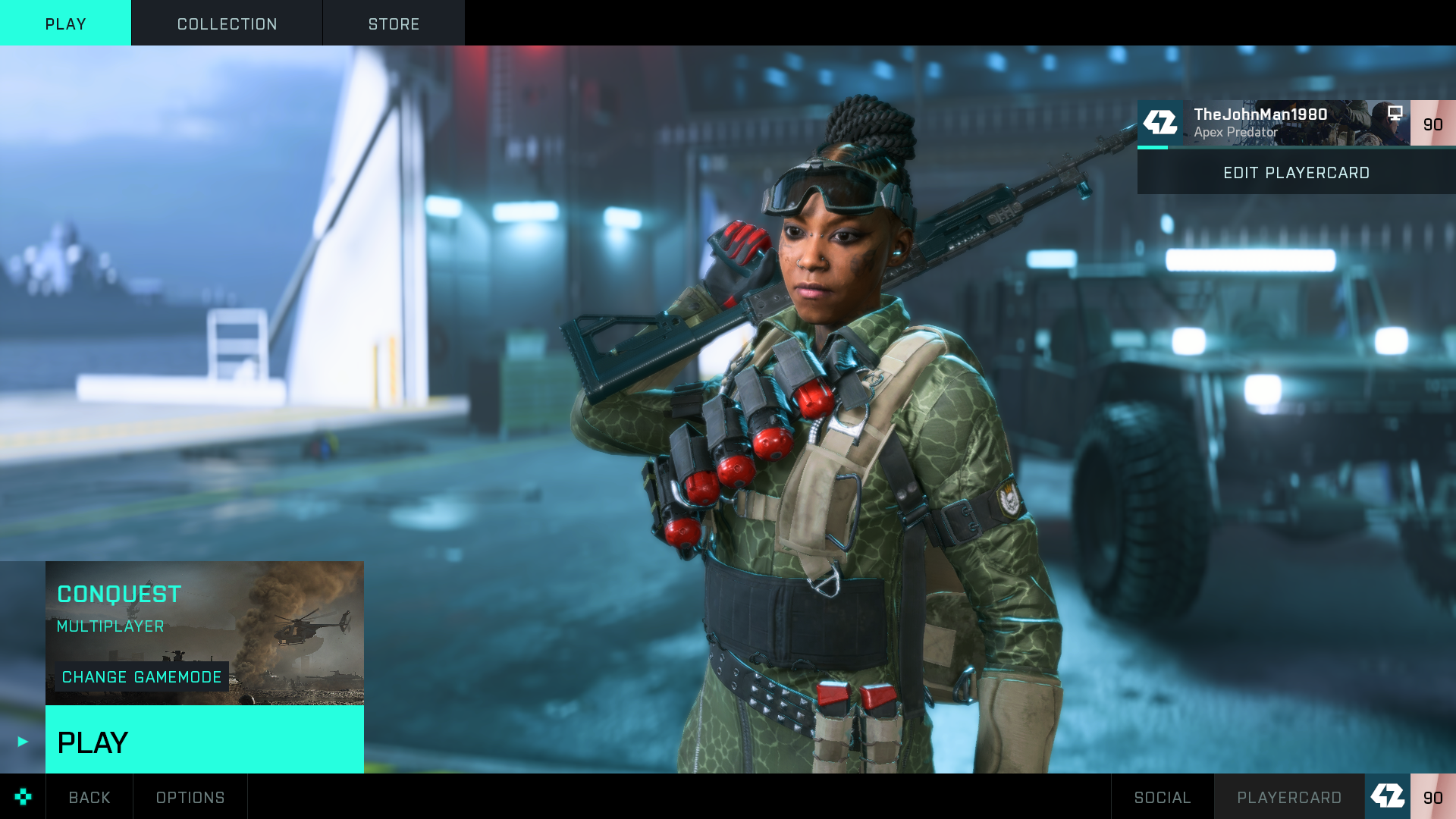Open the Social panel

(1162, 797)
